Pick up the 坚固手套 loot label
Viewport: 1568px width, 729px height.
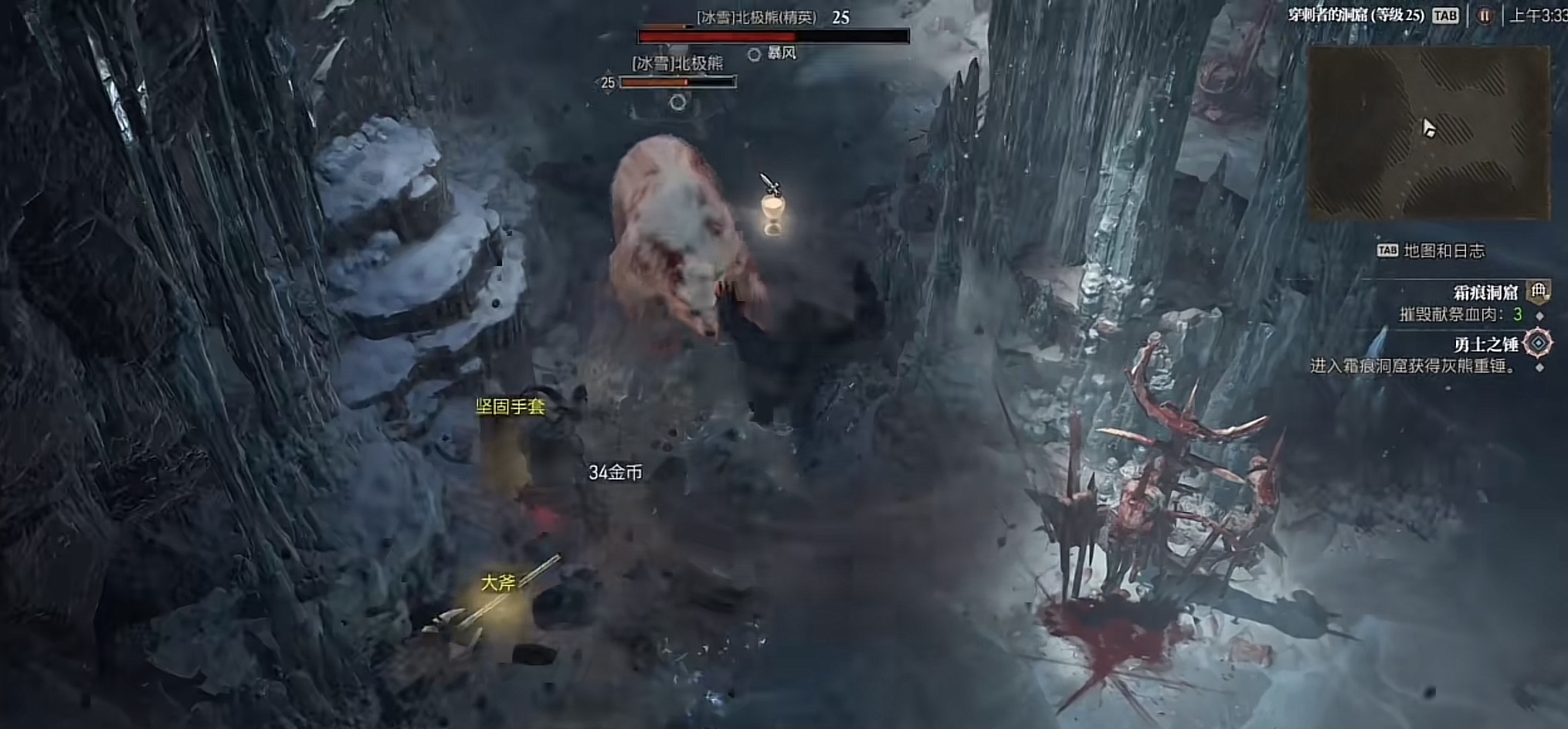(510, 406)
